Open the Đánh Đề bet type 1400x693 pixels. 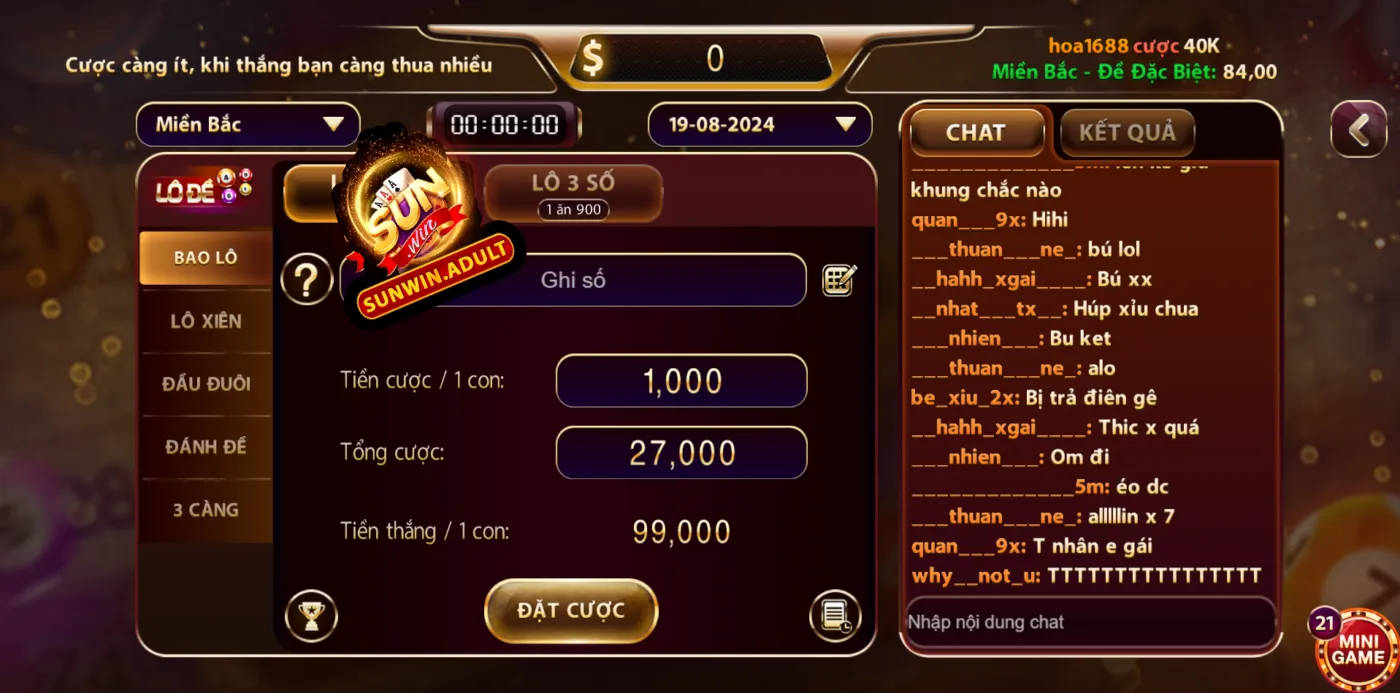point(205,447)
